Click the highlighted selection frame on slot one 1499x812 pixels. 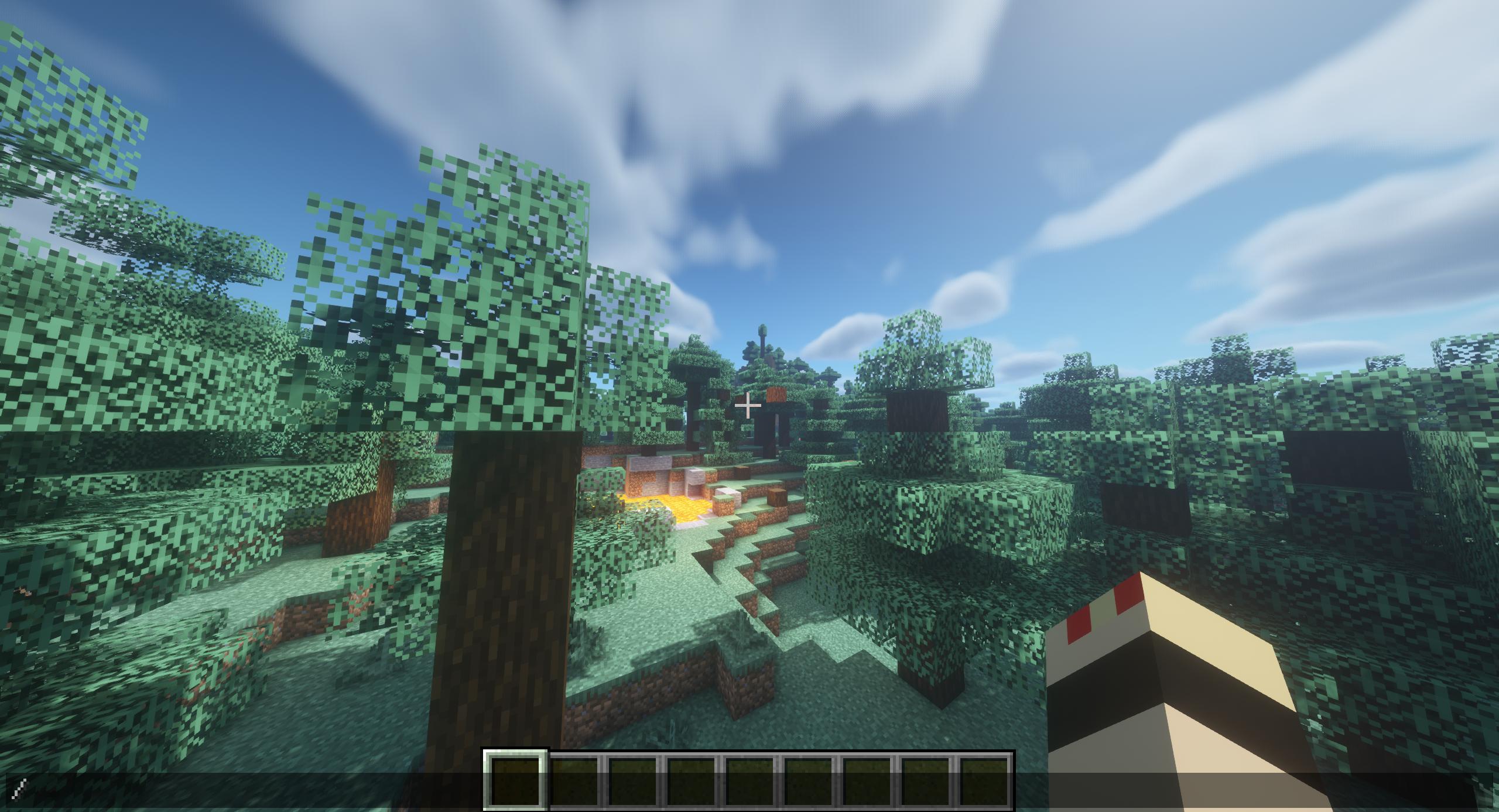point(514,779)
